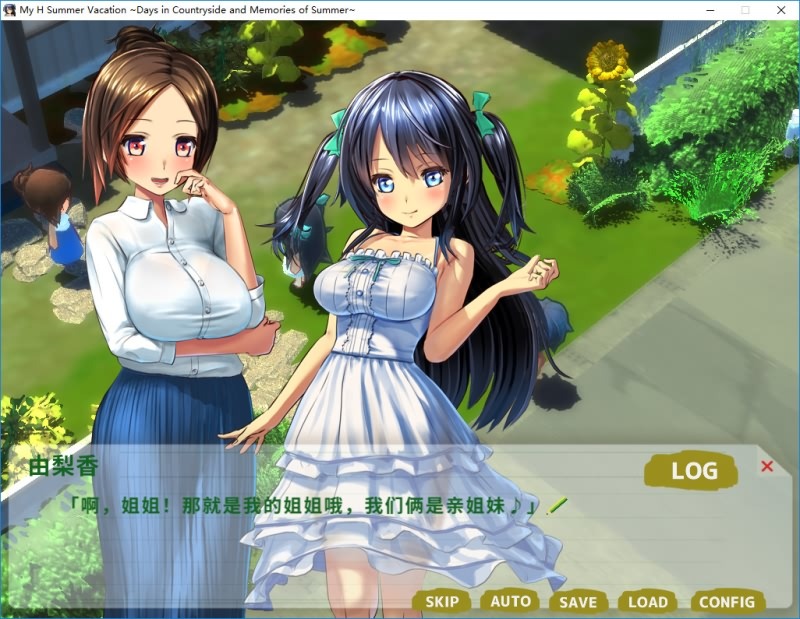The width and height of the screenshot is (800, 619).
Task: Minimize the game window
Action: (711, 9)
